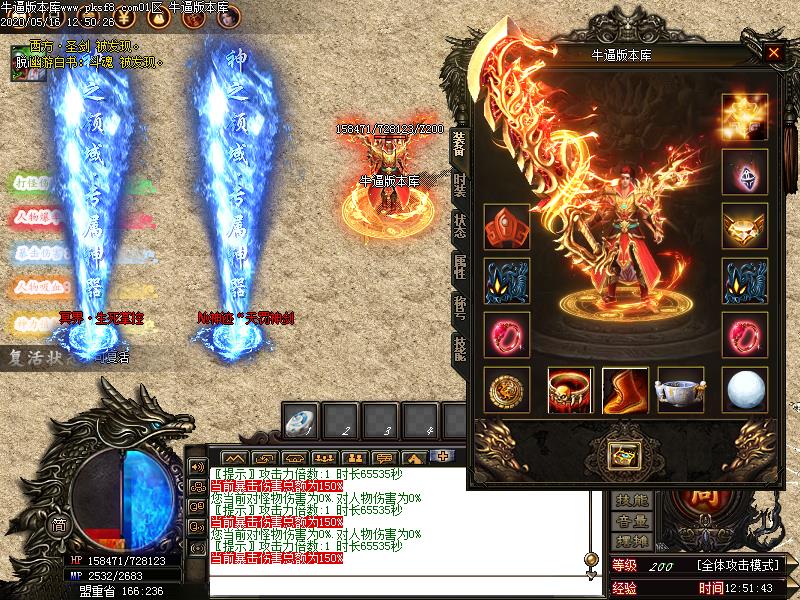Choose the white orb equipment slot
The image size is (800, 600).
744,390
